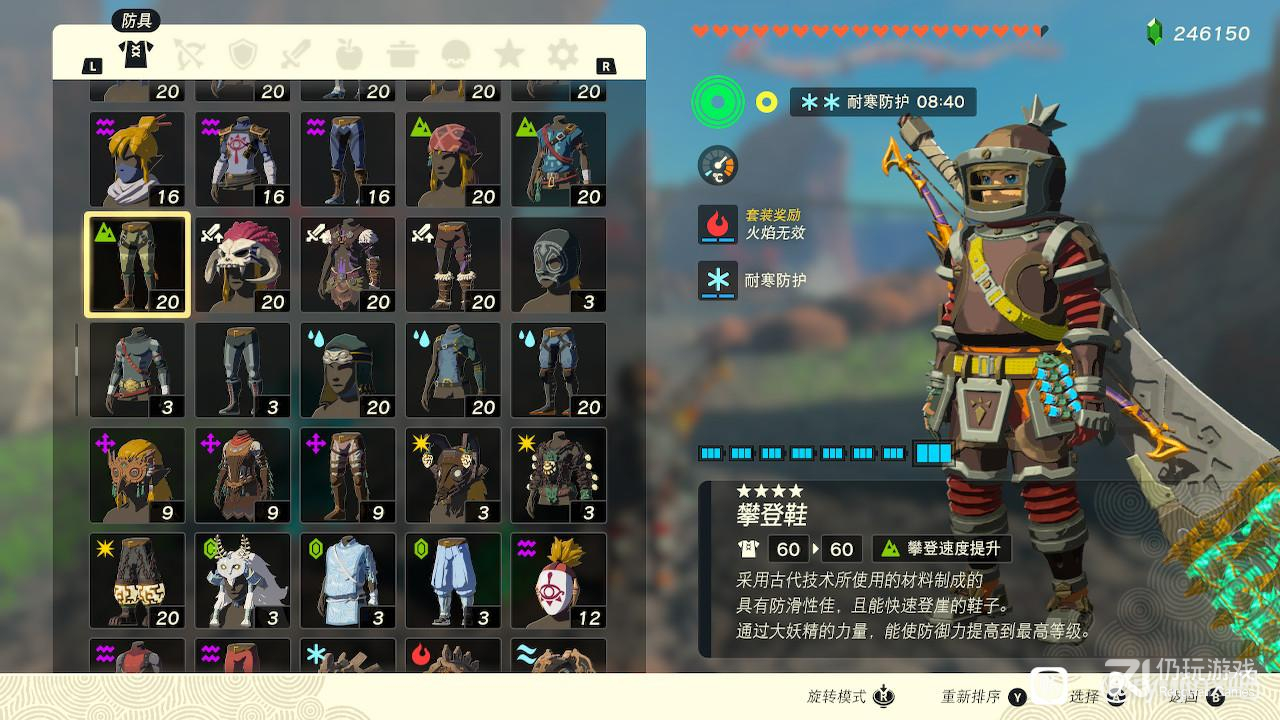Image resolution: width=1280 pixels, height=720 pixels.
Task: Select the climber's bandana with red headscarf
Action: pos(453,160)
